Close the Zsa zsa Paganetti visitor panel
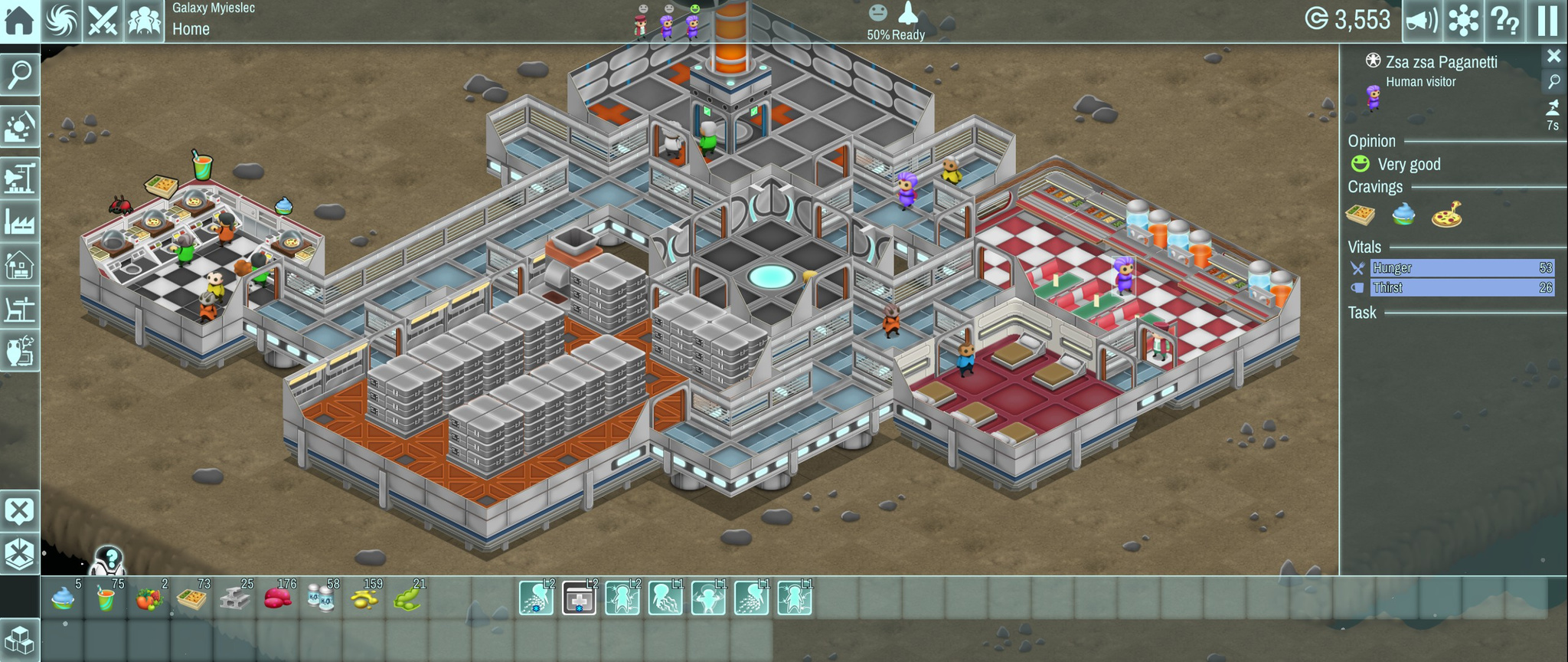 1553,56
